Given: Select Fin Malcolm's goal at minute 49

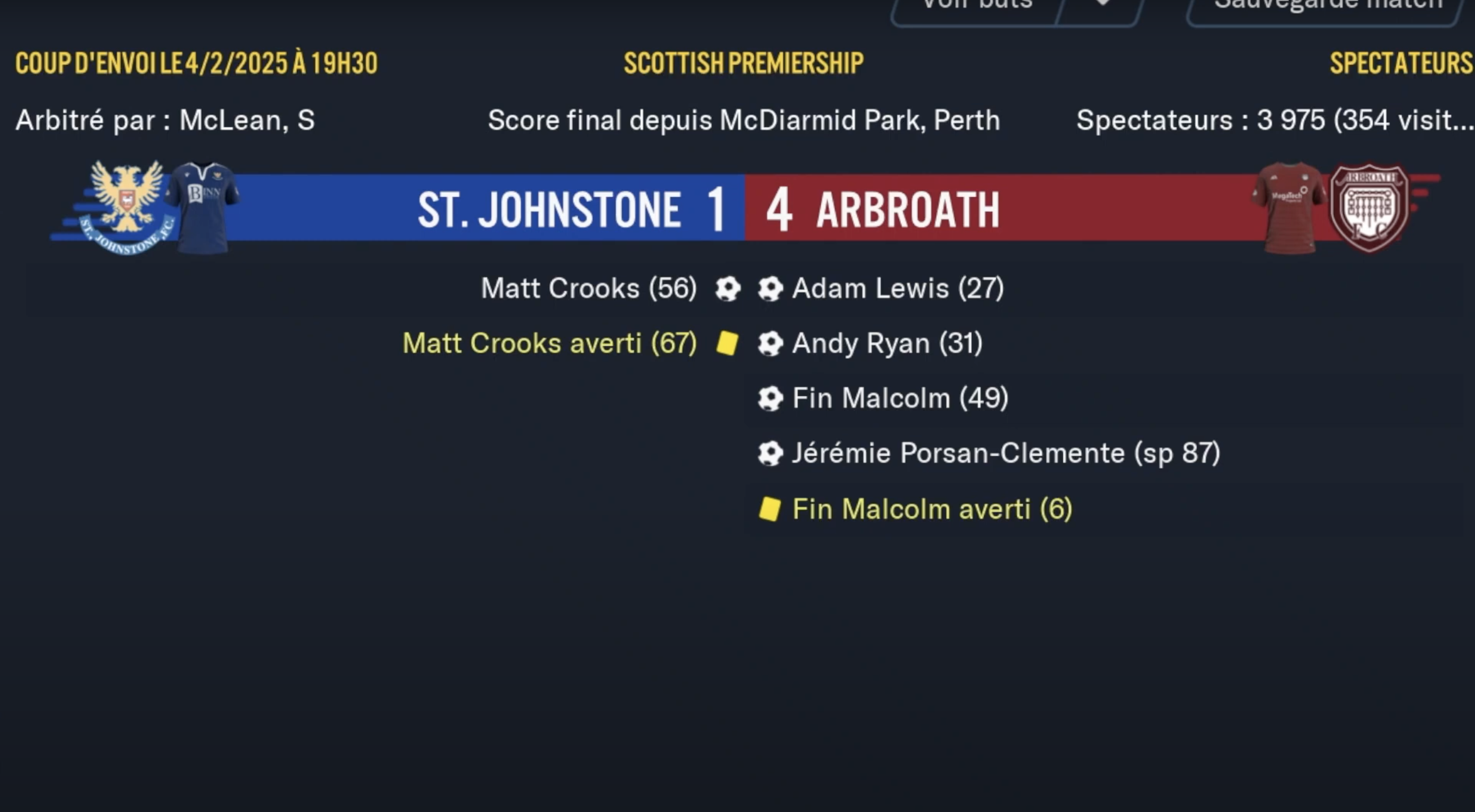Looking at the screenshot, I should click(900, 398).
